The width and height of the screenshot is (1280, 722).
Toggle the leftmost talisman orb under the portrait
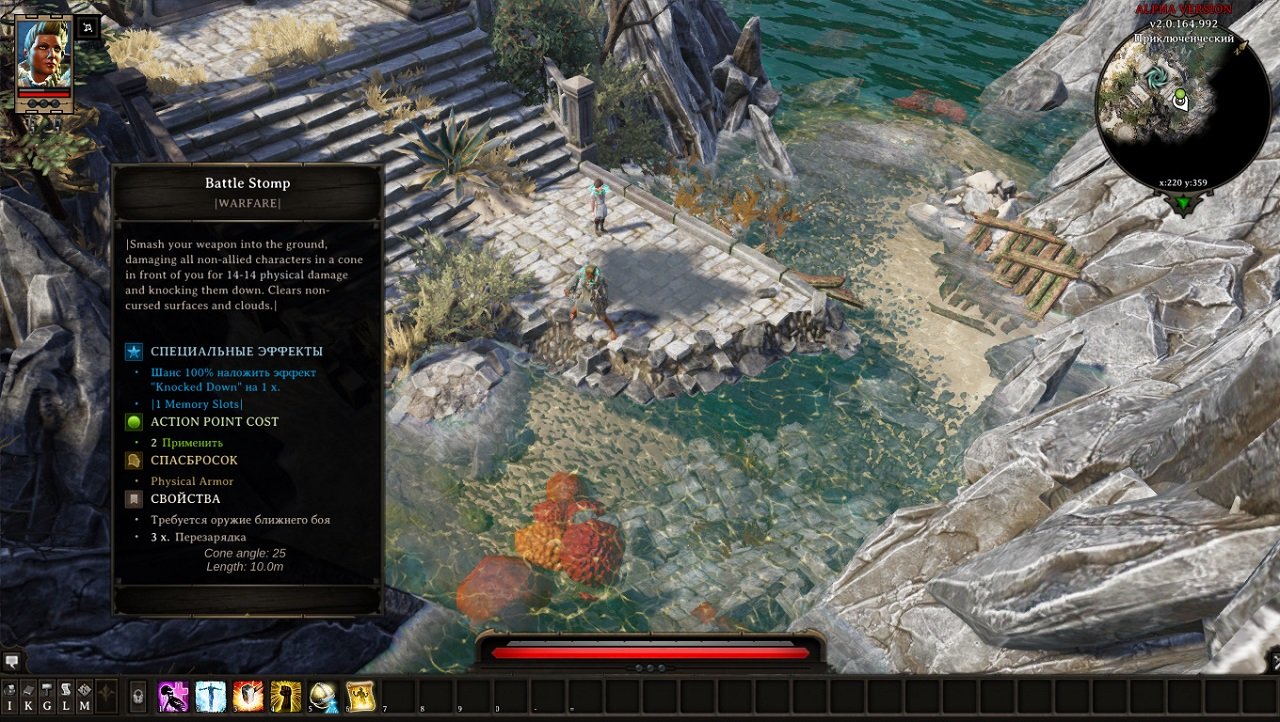pos(31,101)
